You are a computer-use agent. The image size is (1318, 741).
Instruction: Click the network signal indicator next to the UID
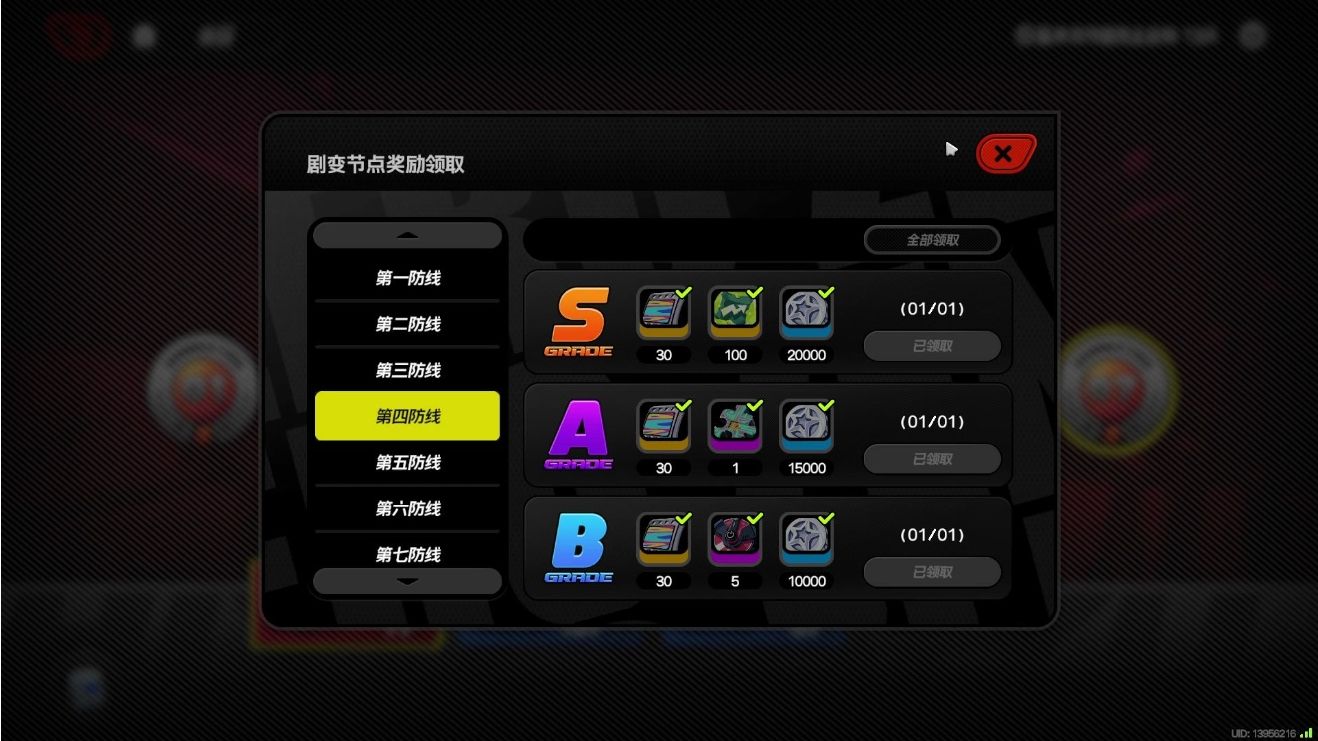point(1306,731)
